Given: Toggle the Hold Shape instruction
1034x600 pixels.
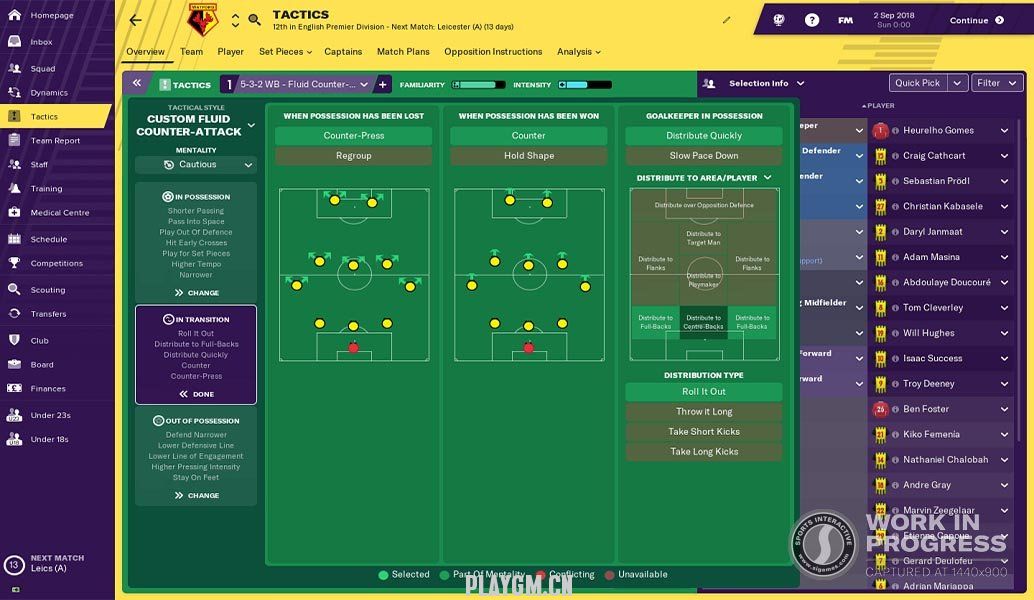Looking at the screenshot, I should 528,156.
